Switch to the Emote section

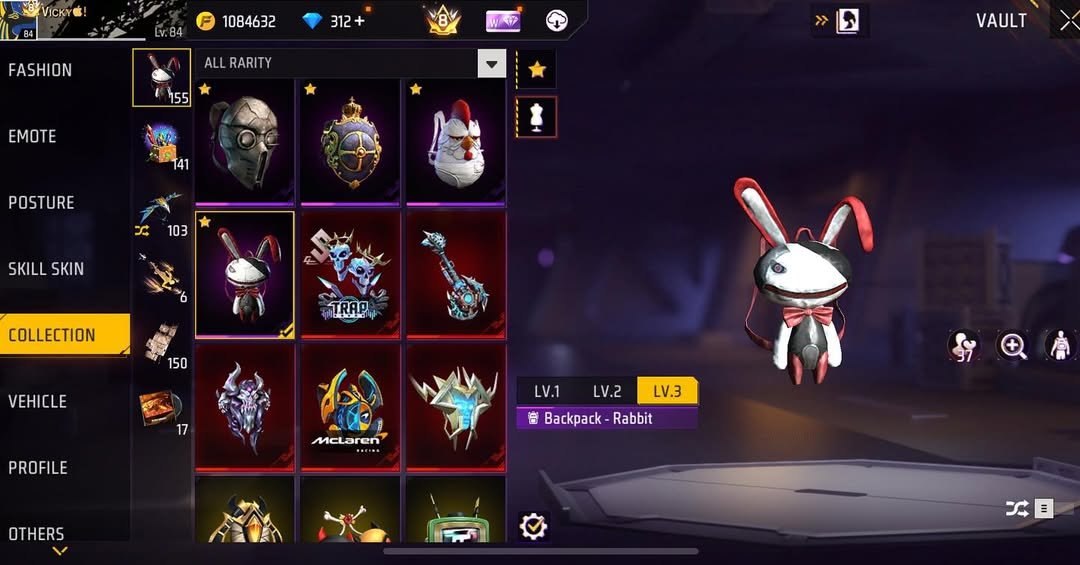coord(33,136)
